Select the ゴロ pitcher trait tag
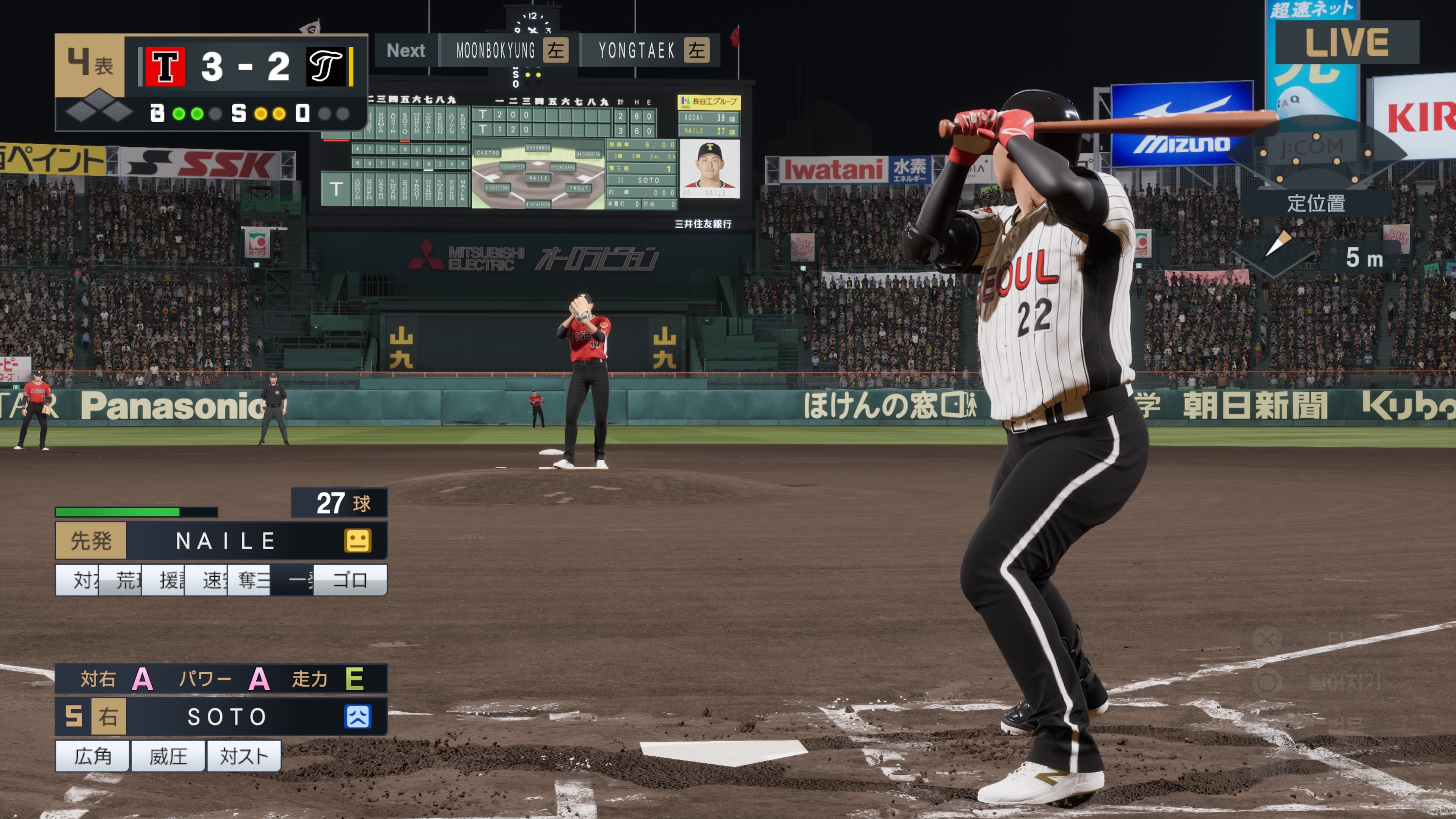The width and height of the screenshot is (1456, 819). click(x=350, y=580)
